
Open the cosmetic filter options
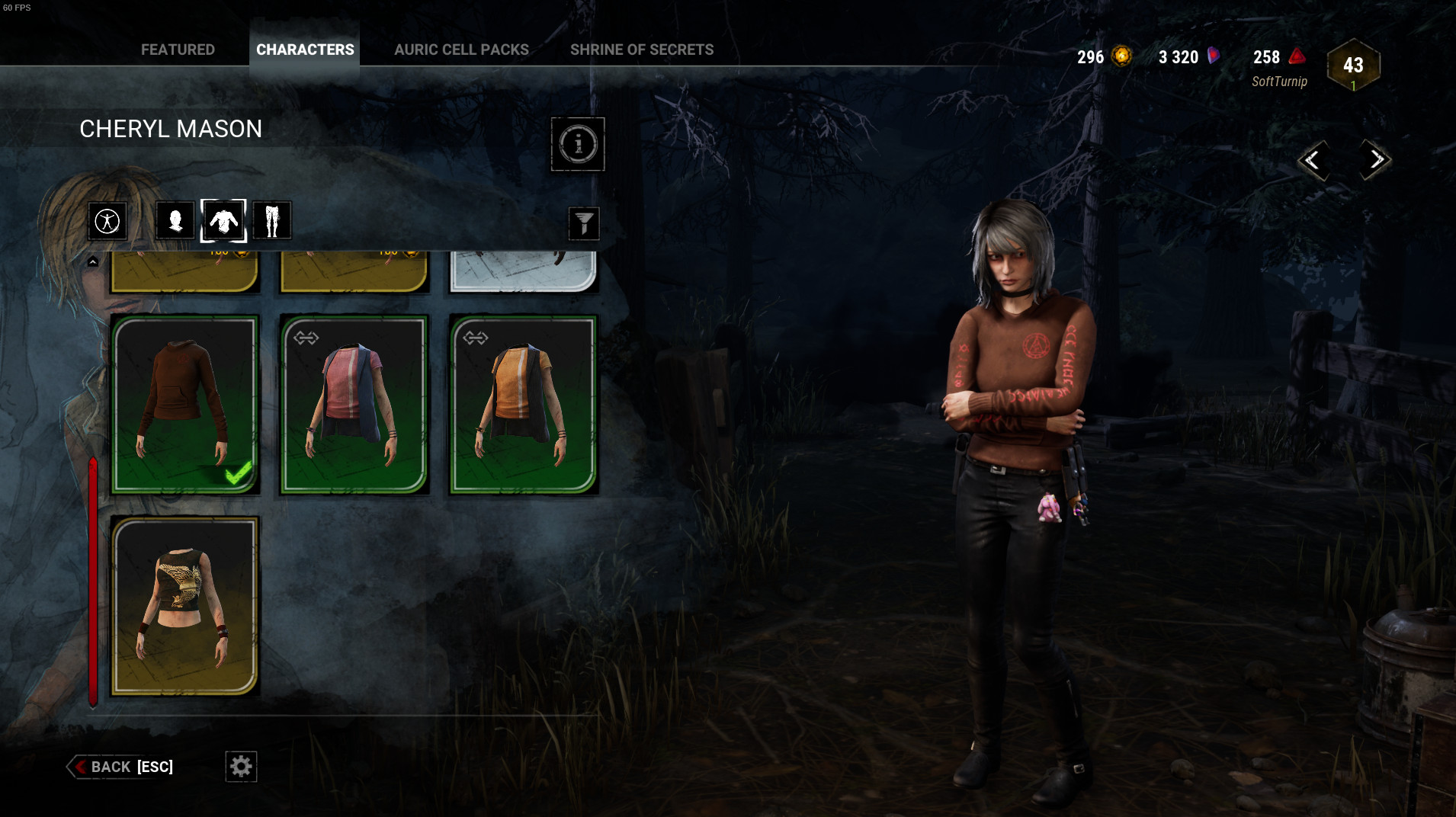584,223
